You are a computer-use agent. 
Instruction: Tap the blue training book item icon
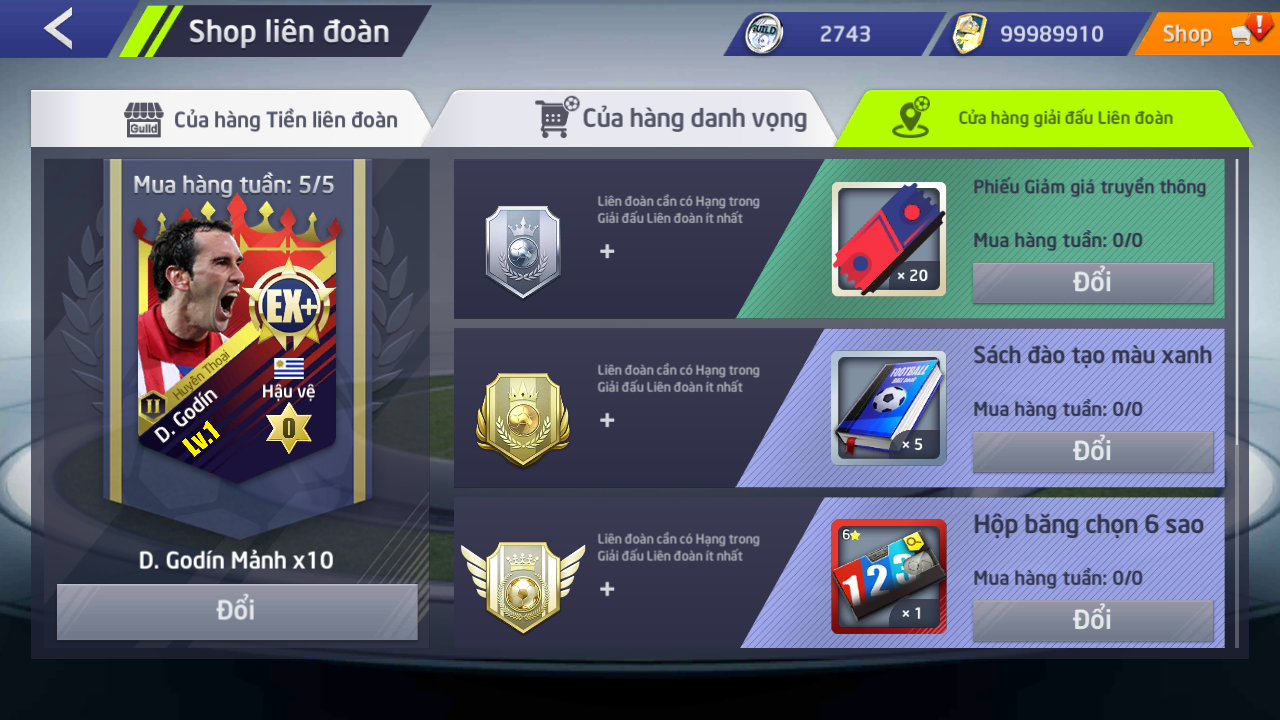(x=888, y=408)
